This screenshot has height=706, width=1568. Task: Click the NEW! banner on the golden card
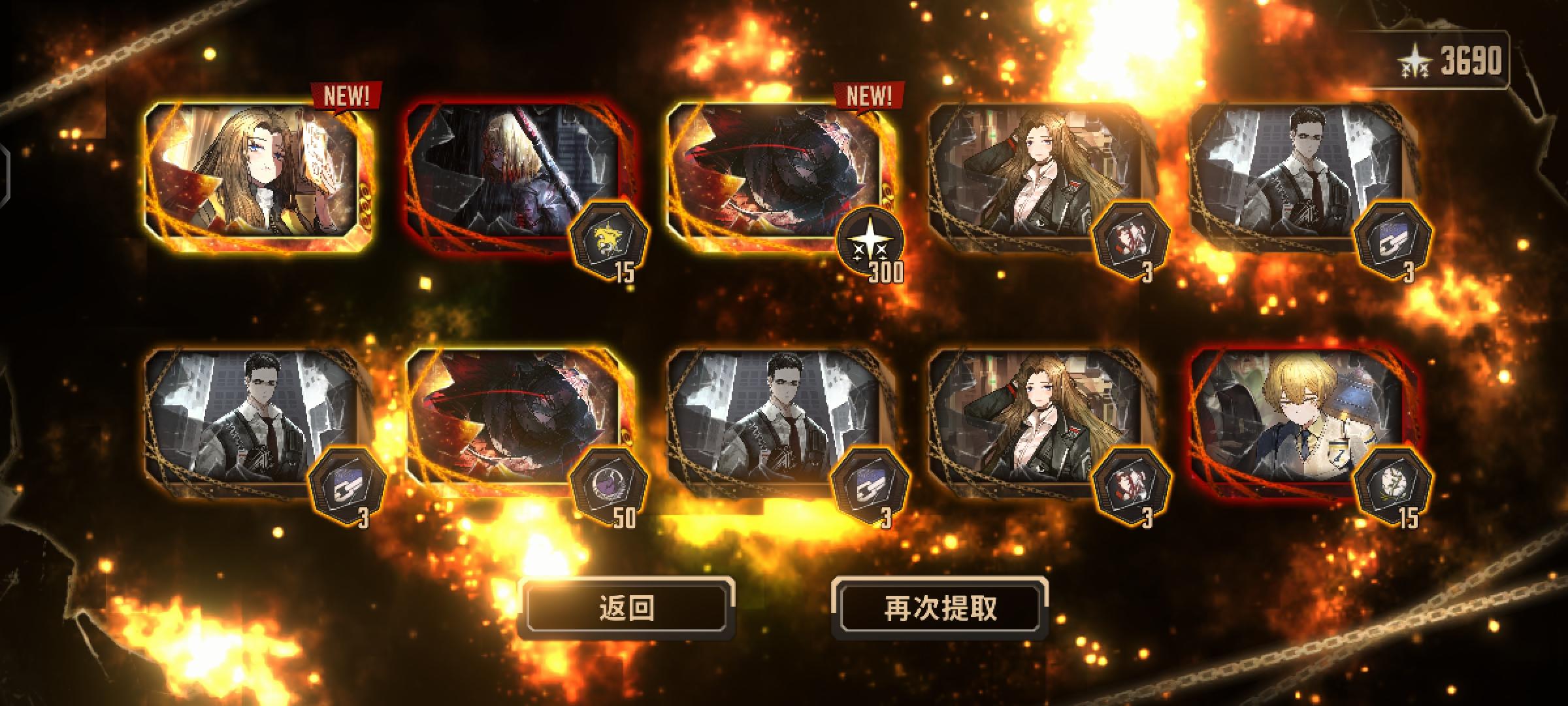click(x=347, y=96)
